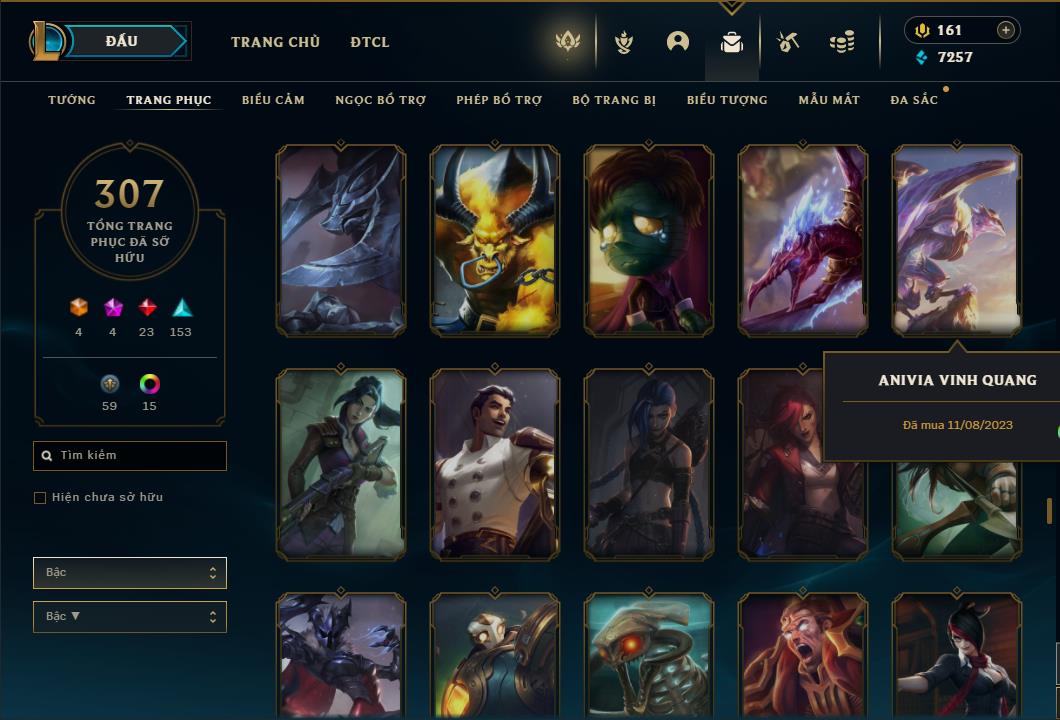
Task: Click the Tìm kiếm search field
Action: click(130, 456)
